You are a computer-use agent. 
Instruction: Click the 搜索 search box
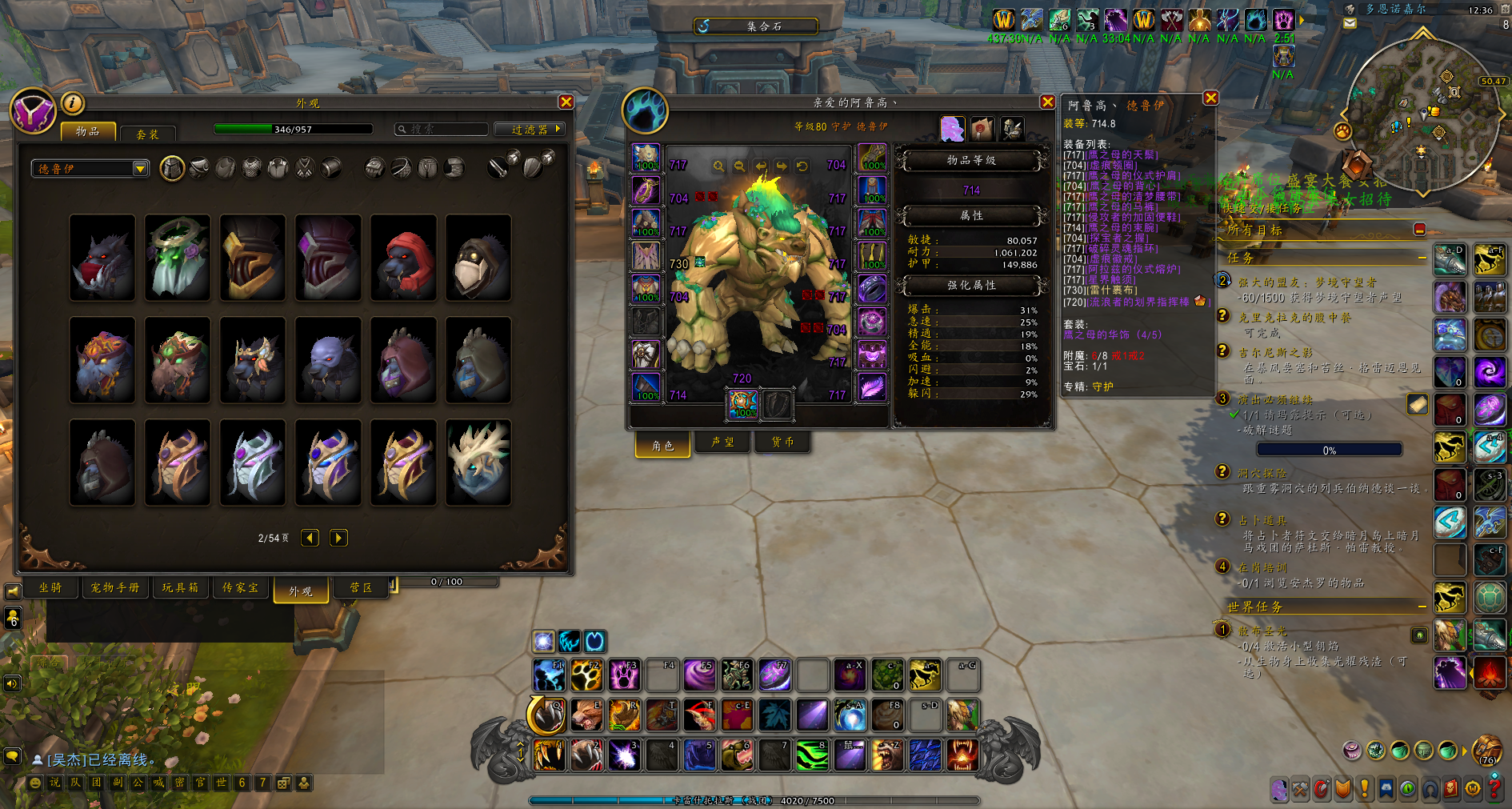(x=442, y=129)
